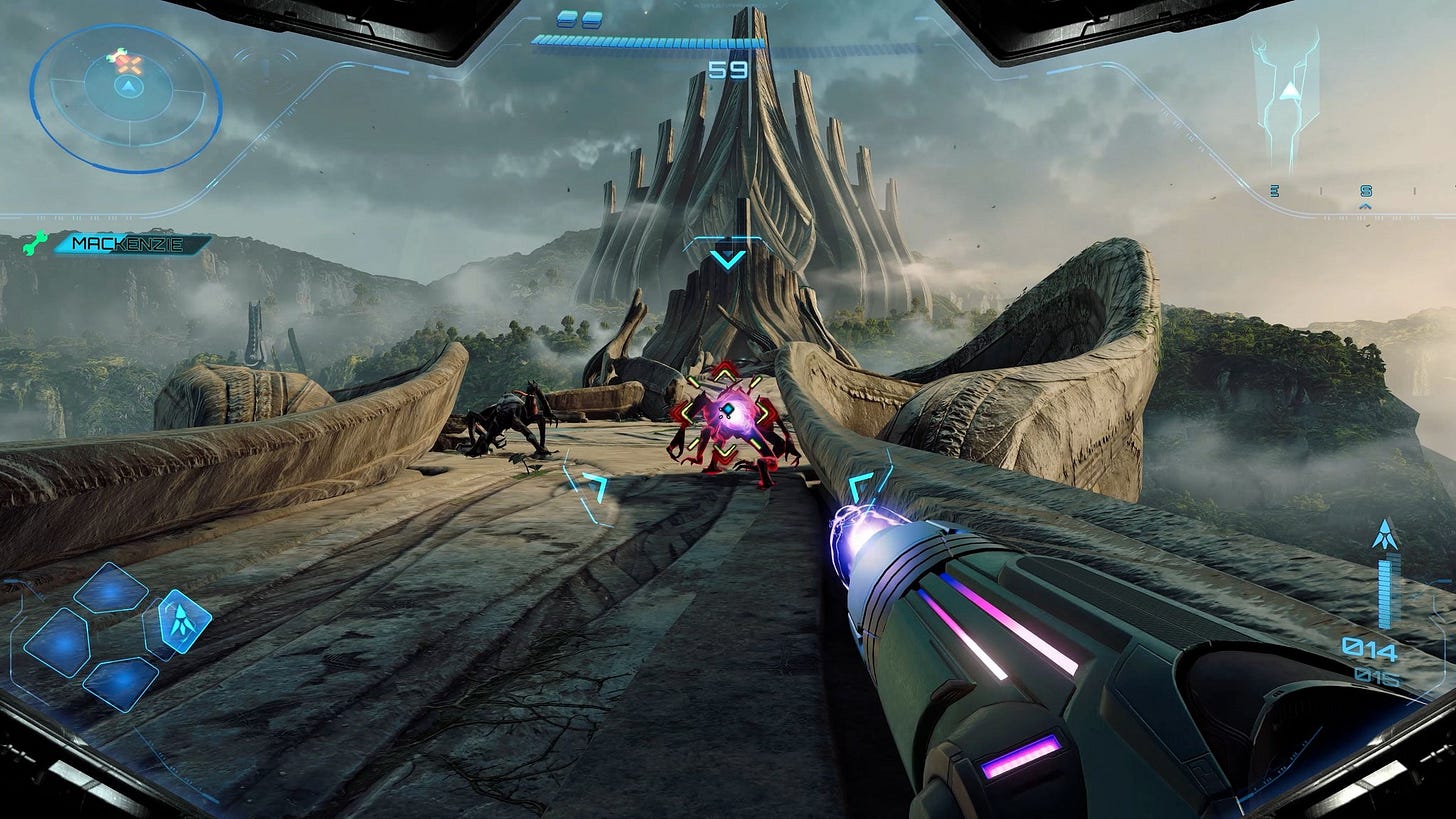Click the highlighted ability icon in the weapon selector
Viewport: 1456px width, 819px height.
tap(183, 622)
